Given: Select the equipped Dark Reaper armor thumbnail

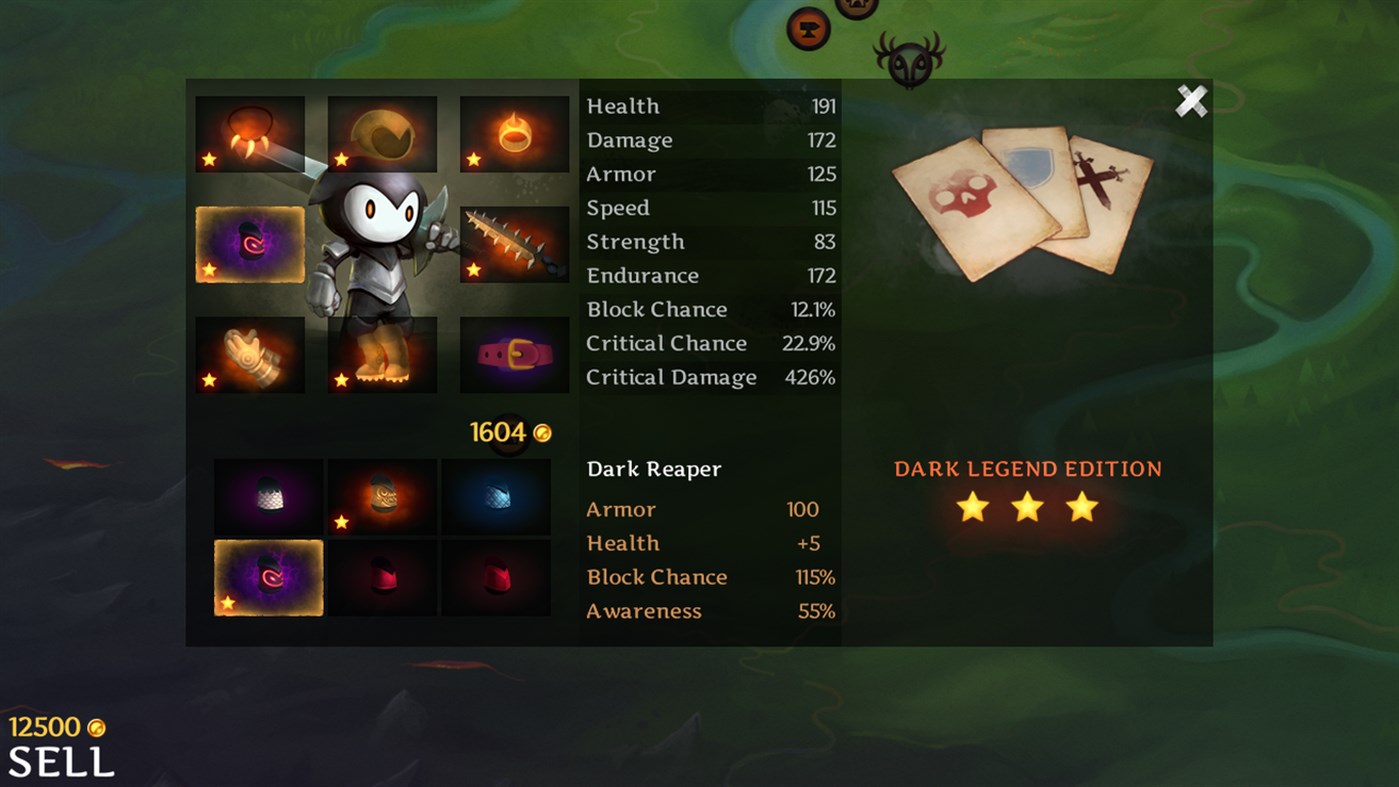Looking at the screenshot, I should (268, 577).
